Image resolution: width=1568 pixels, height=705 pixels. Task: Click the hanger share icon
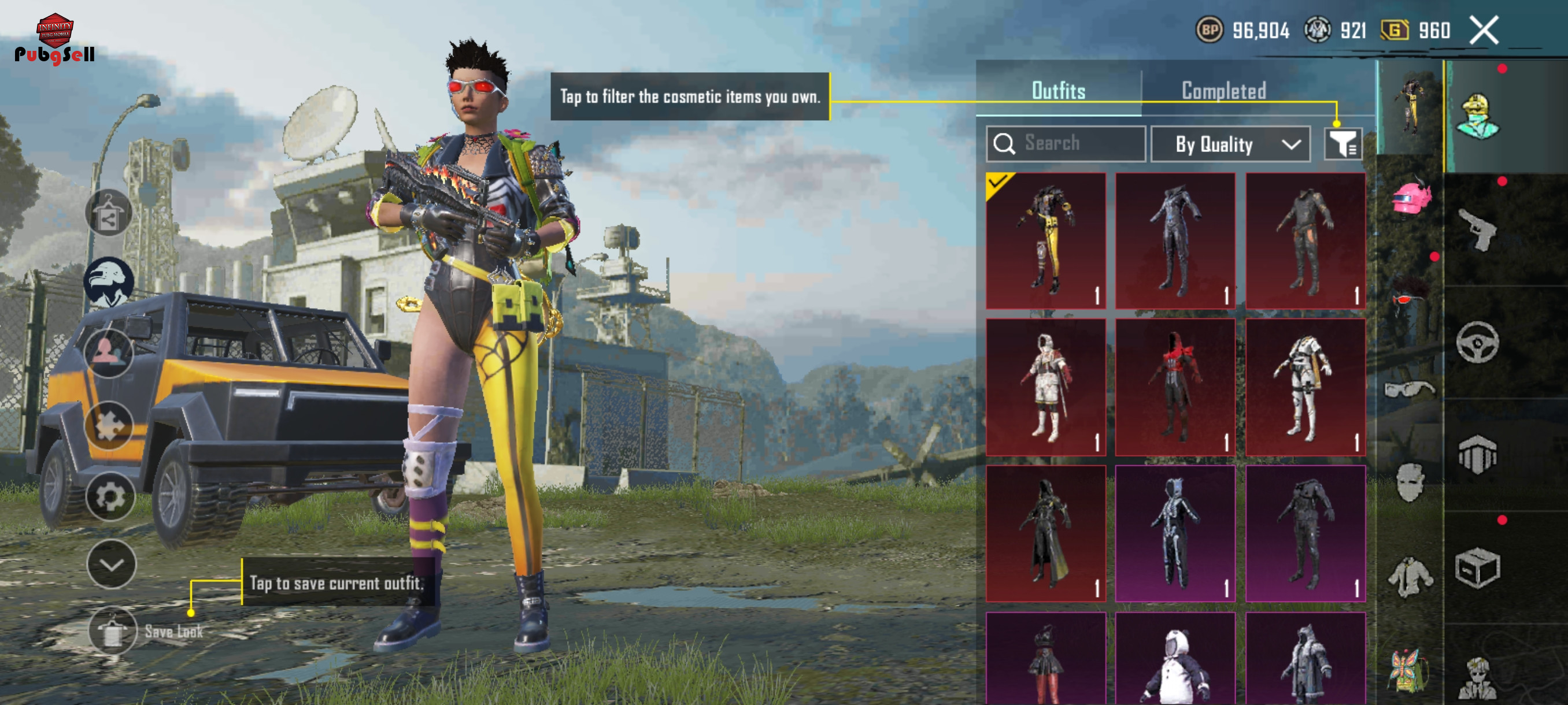tap(108, 213)
